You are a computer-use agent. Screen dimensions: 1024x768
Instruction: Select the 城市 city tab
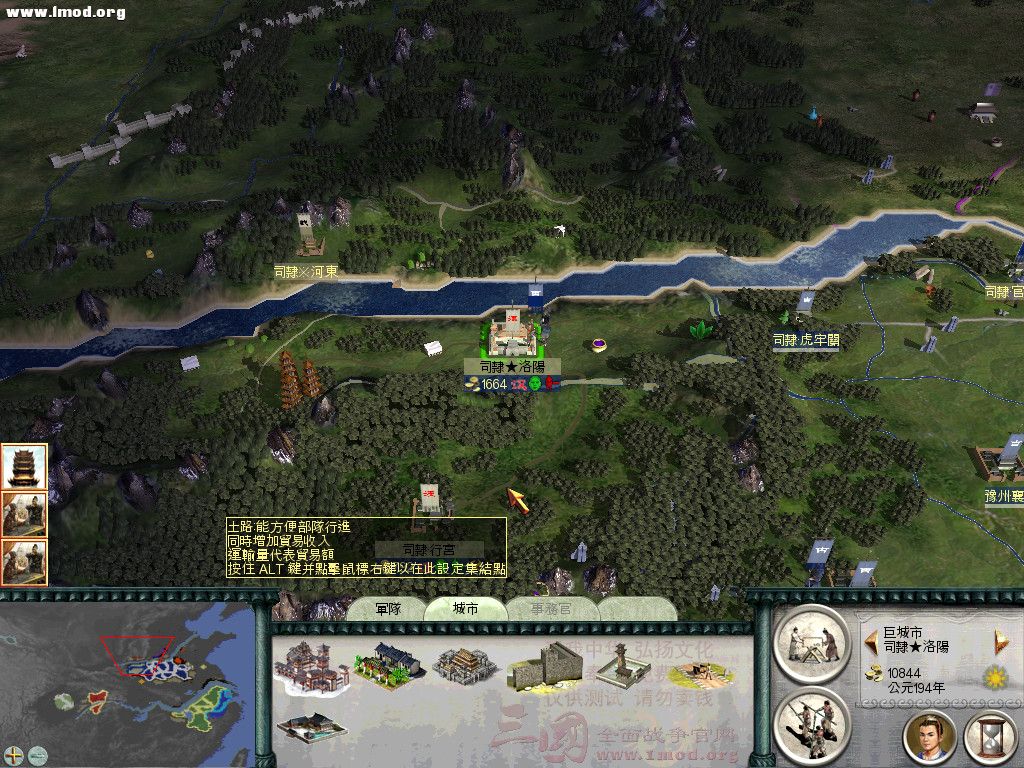(x=465, y=608)
